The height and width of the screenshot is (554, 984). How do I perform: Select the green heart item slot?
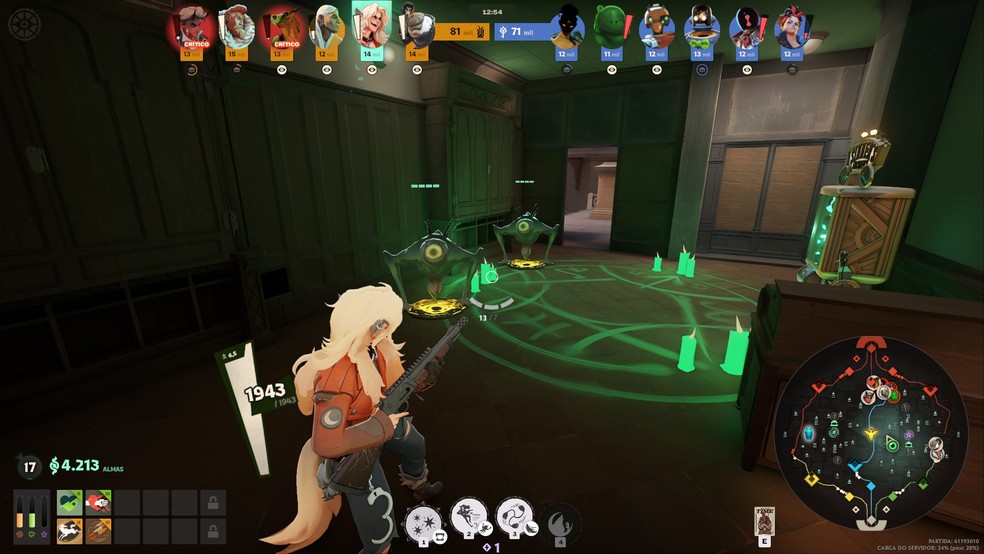point(69,502)
